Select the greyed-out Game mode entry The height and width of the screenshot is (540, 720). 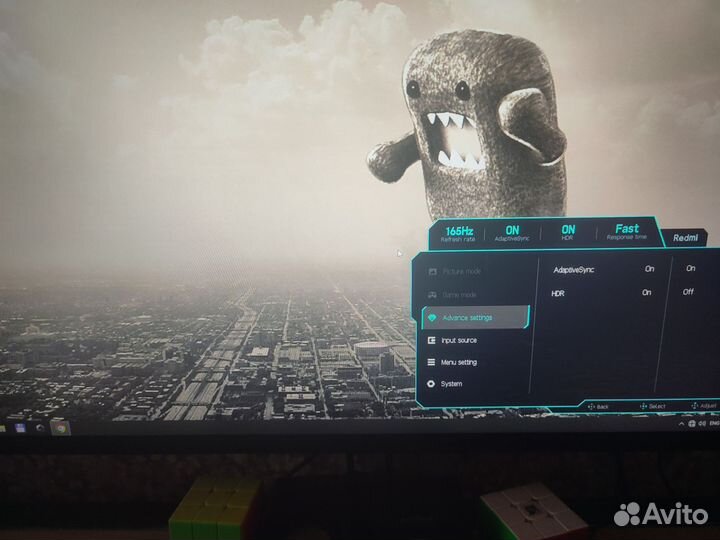coord(460,295)
